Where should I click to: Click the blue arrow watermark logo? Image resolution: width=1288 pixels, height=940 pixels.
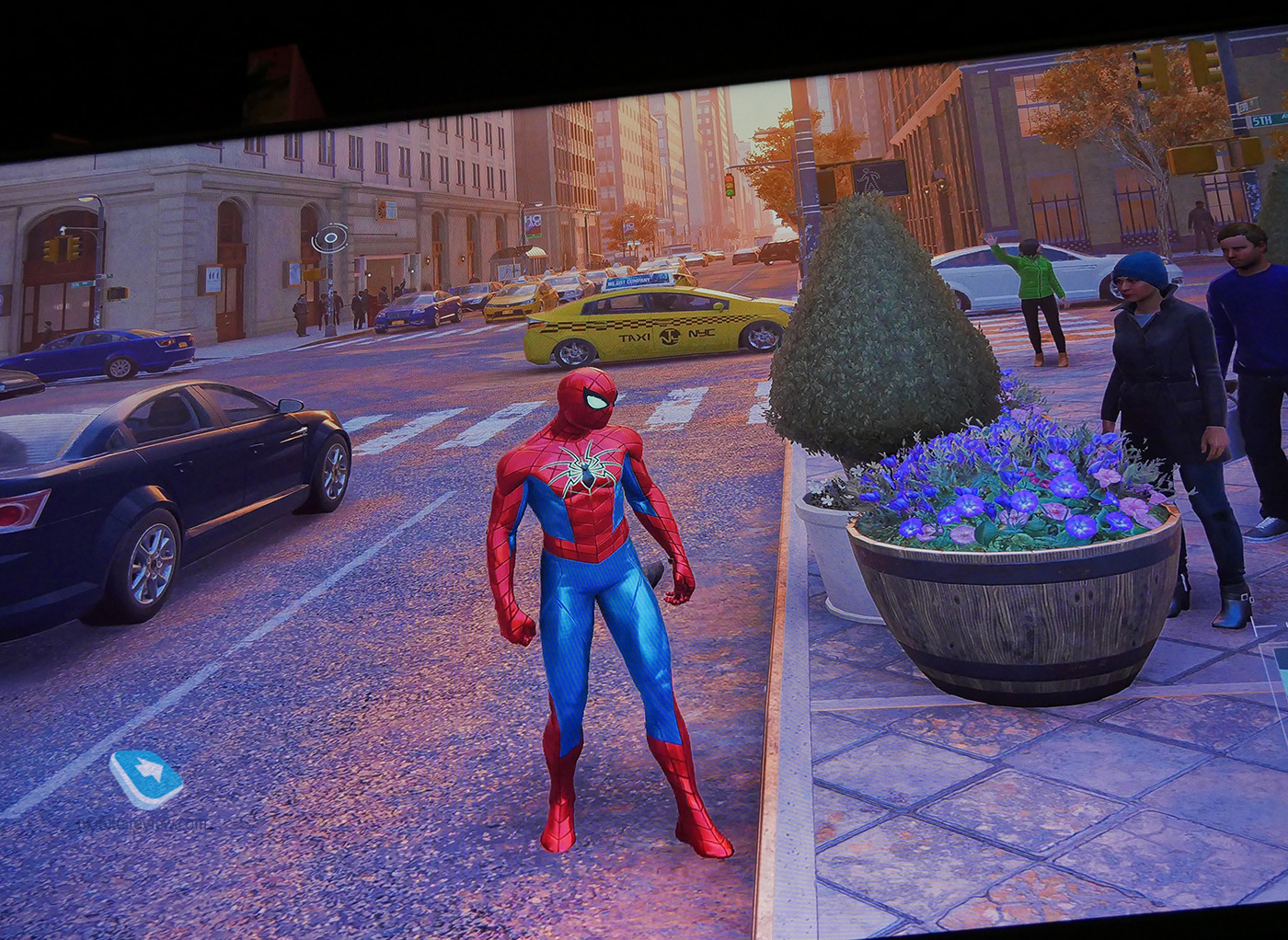coord(146,778)
